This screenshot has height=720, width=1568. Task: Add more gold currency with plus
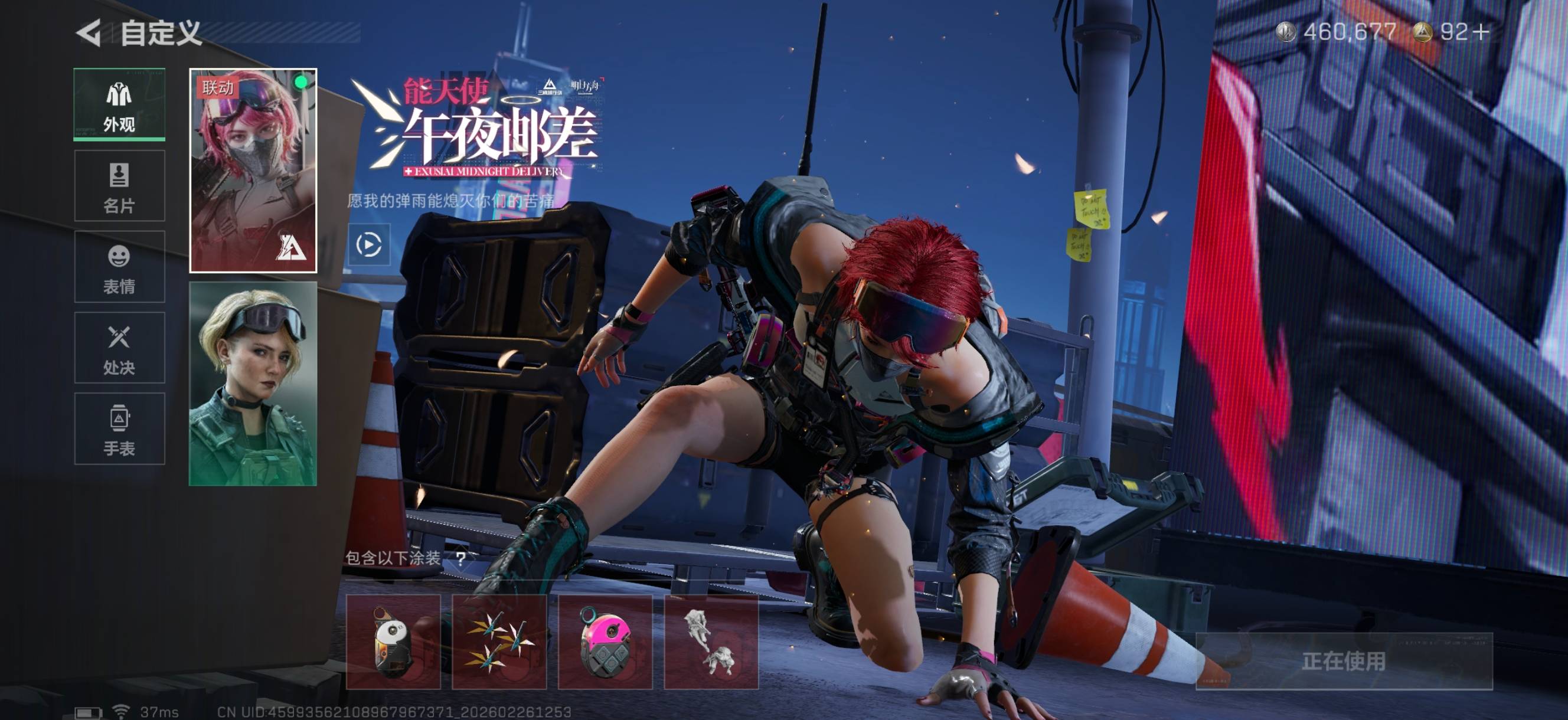pyautogui.click(x=1482, y=32)
